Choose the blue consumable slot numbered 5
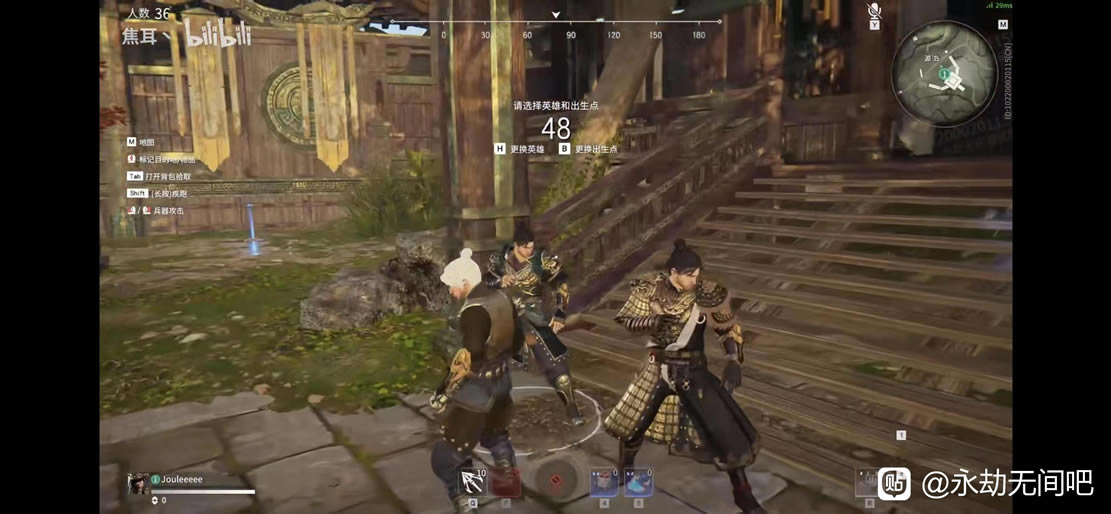Image resolution: width=1111 pixels, height=514 pixels. point(638,482)
